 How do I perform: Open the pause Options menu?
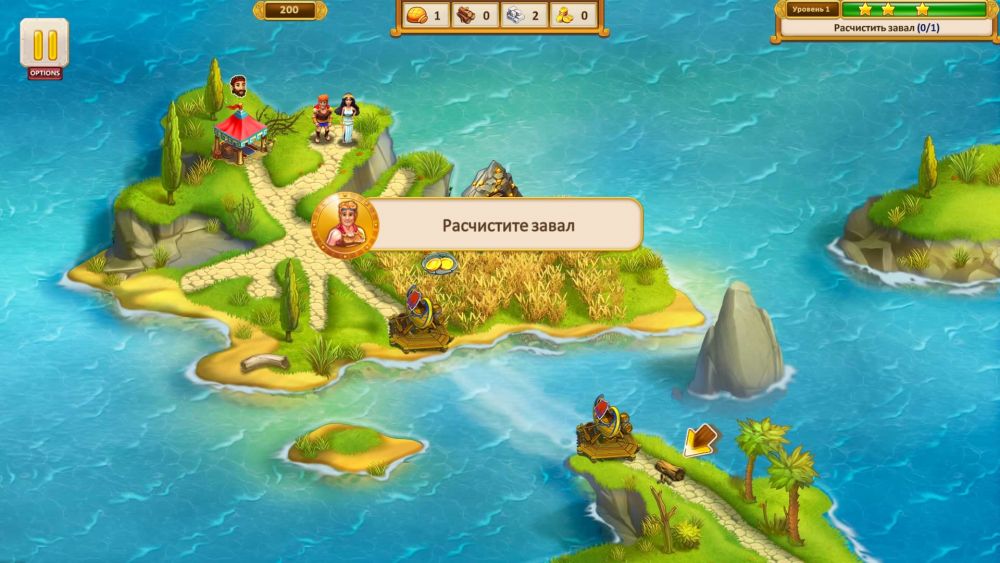(x=44, y=46)
